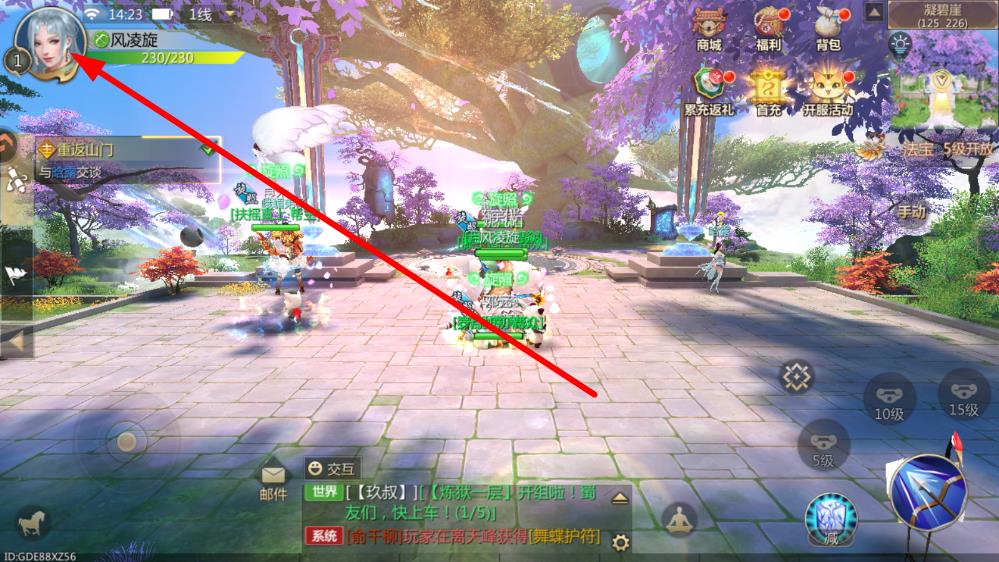
Task: Expand the chat box with the up arrow
Action: (x=620, y=498)
